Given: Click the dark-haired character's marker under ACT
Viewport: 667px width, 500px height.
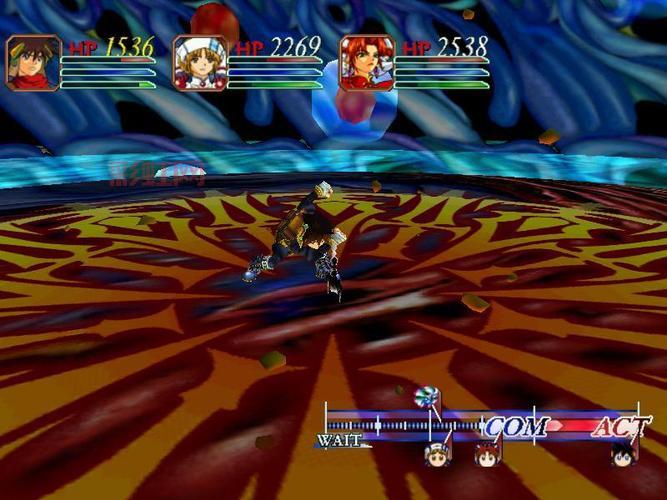Looking at the screenshot, I should (623, 455).
